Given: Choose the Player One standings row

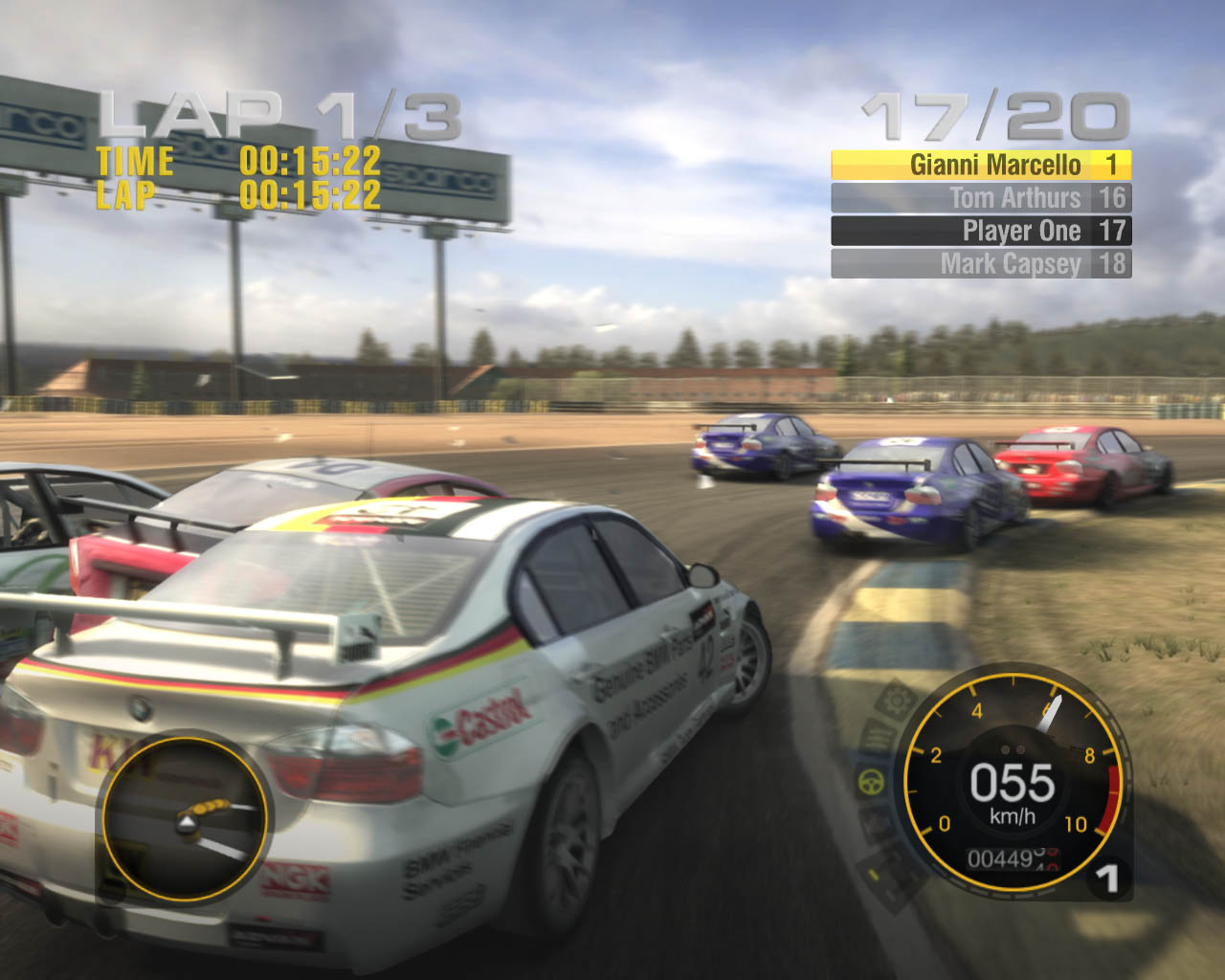Looking at the screenshot, I should [x=981, y=231].
